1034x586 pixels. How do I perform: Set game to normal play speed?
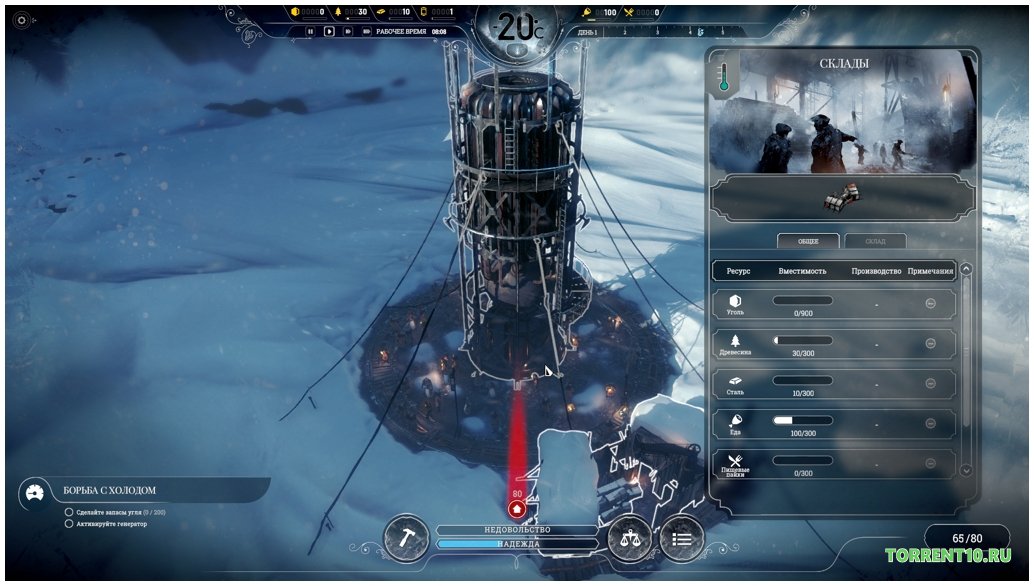pyautogui.click(x=327, y=31)
